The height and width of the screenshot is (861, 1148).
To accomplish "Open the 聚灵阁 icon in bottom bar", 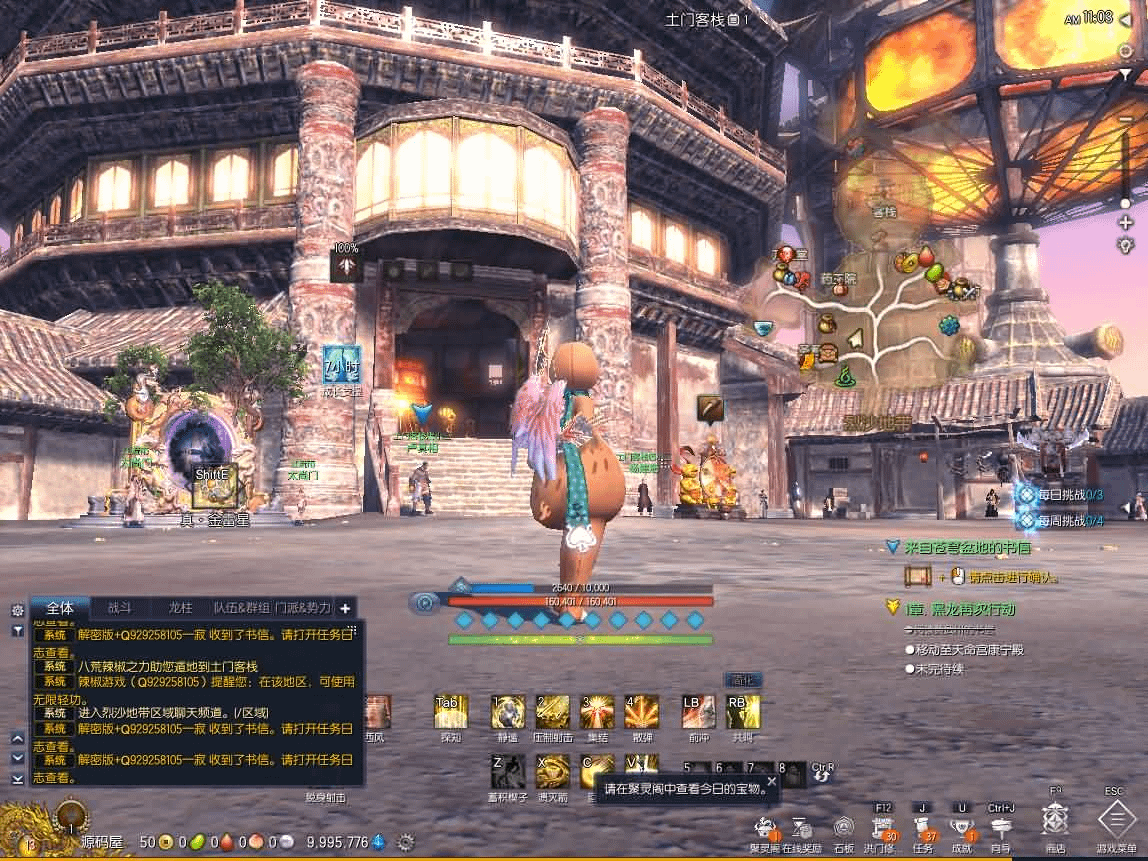I will 764,827.
